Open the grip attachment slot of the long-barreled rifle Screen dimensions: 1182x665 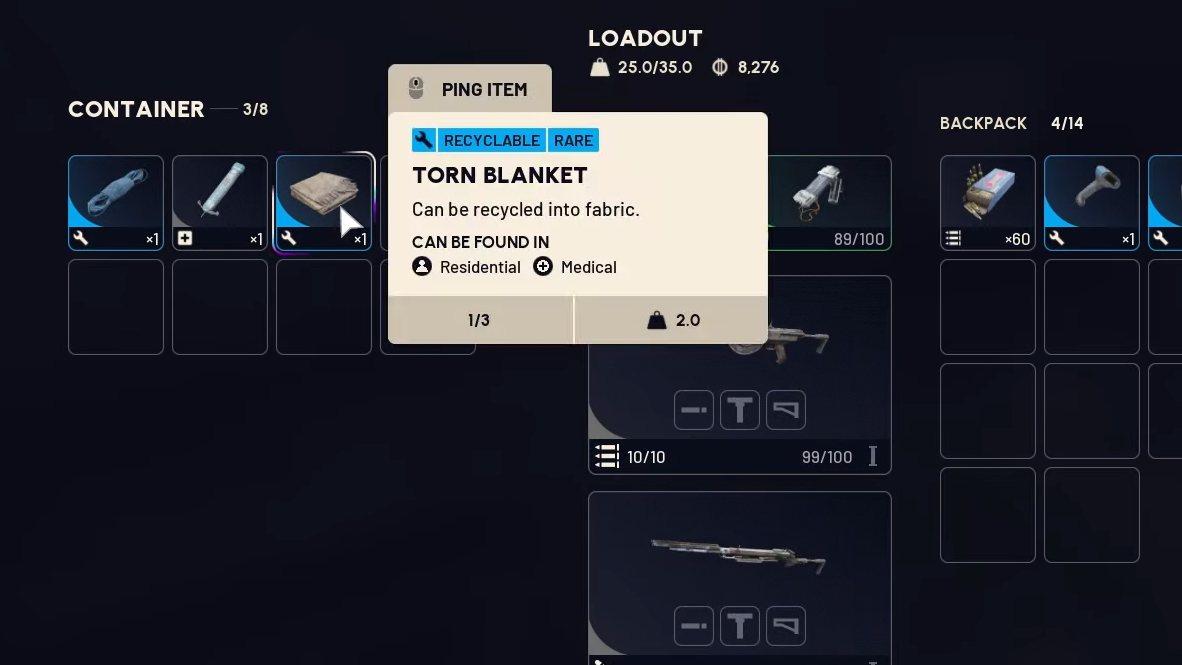(x=740, y=626)
